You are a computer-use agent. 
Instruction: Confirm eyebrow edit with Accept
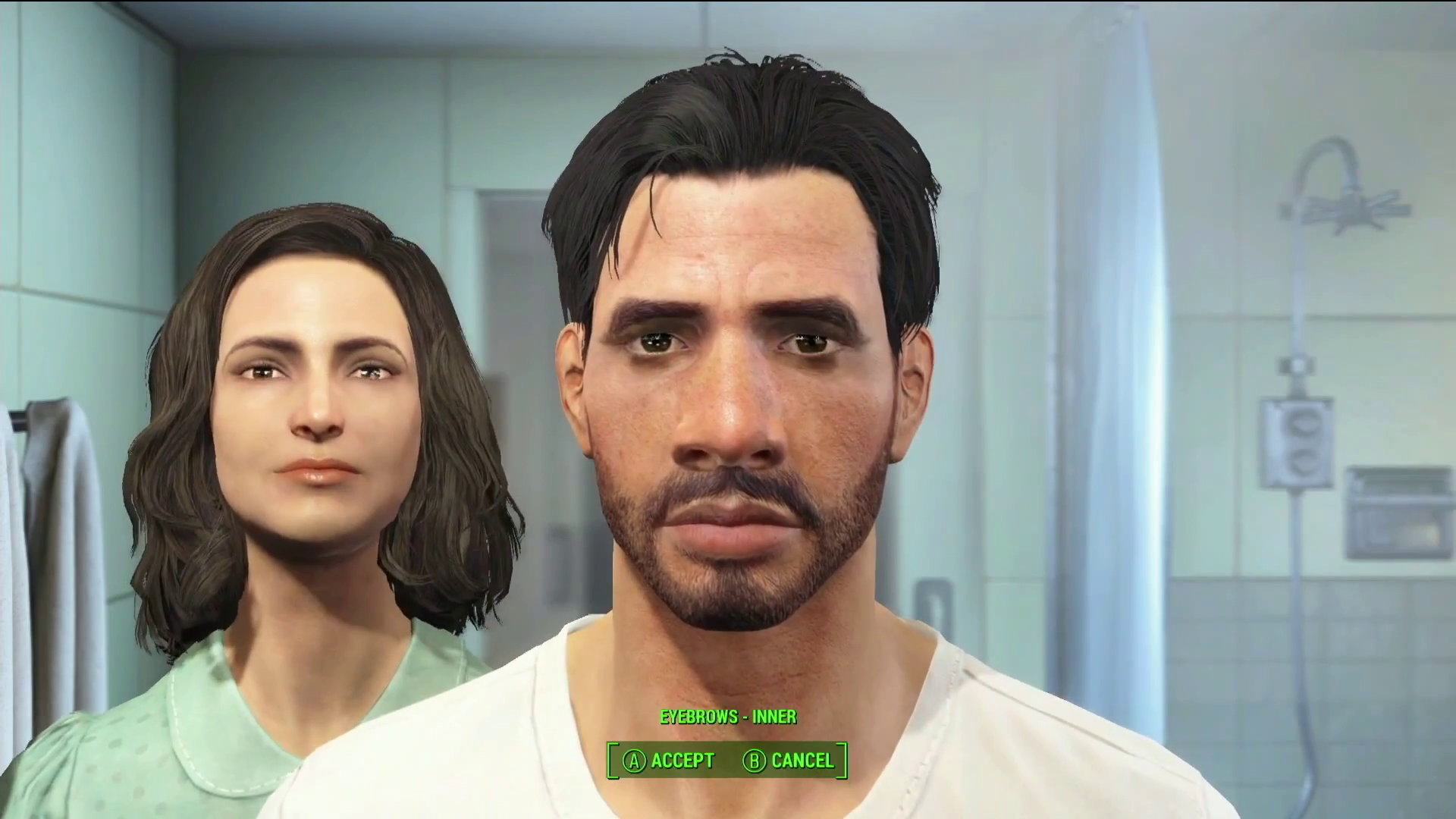(679, 761)
